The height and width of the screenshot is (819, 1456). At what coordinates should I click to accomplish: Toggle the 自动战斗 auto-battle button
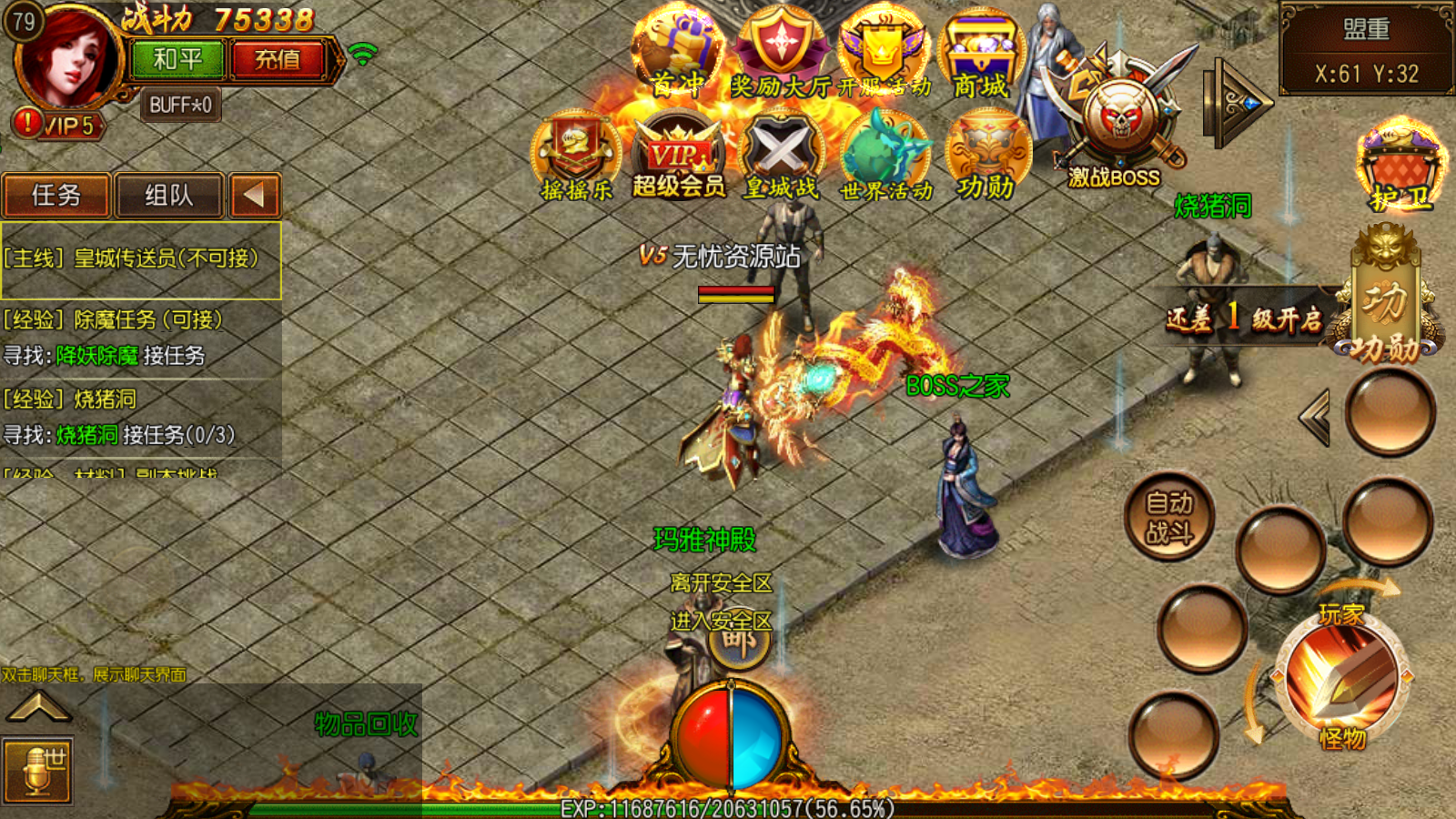[1169, 517]
